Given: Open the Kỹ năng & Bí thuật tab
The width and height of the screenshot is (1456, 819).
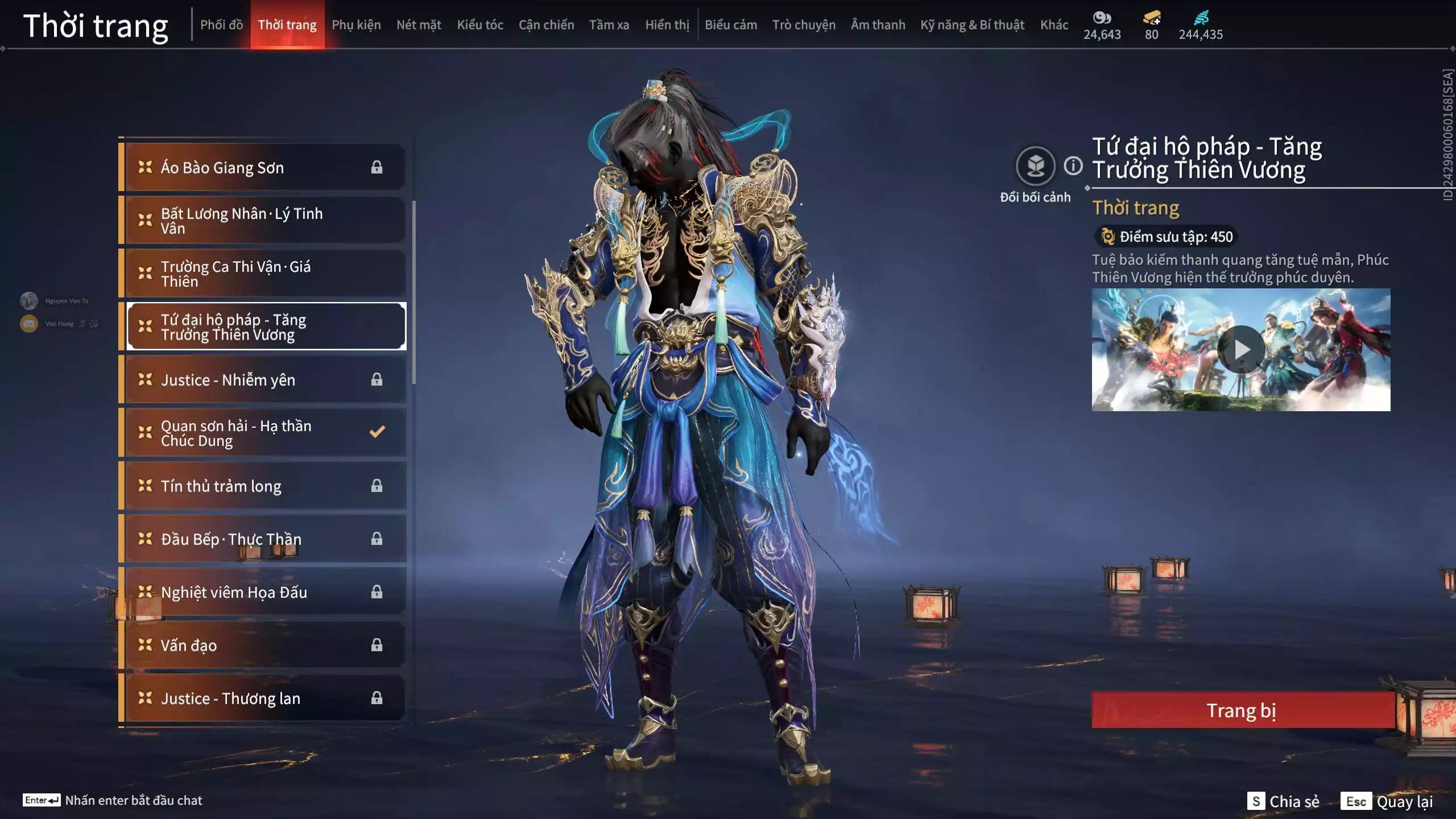Looking at the screenshot, I should [972, 25].
